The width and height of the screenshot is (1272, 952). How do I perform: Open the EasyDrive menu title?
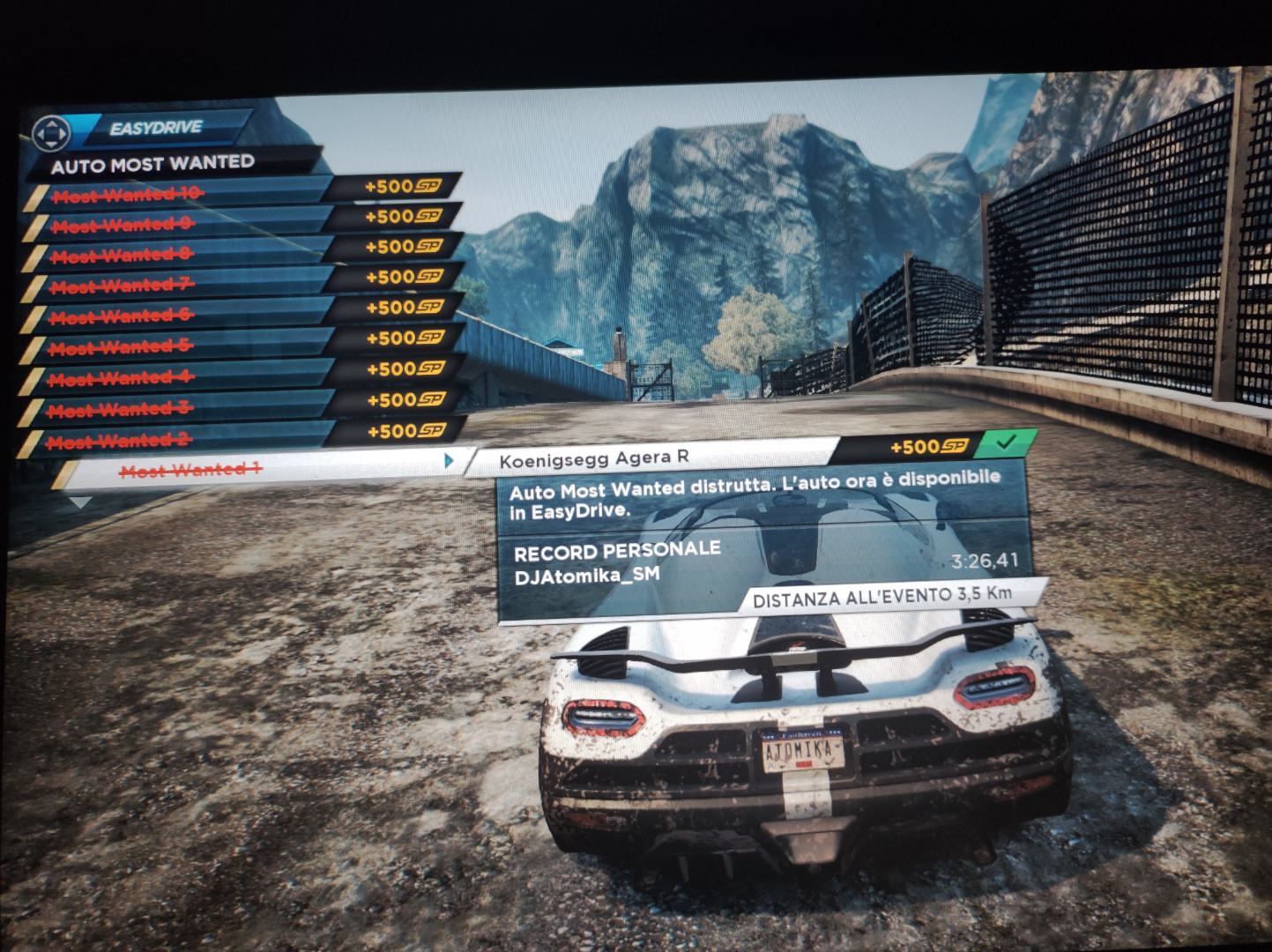[x=156, y=129]
